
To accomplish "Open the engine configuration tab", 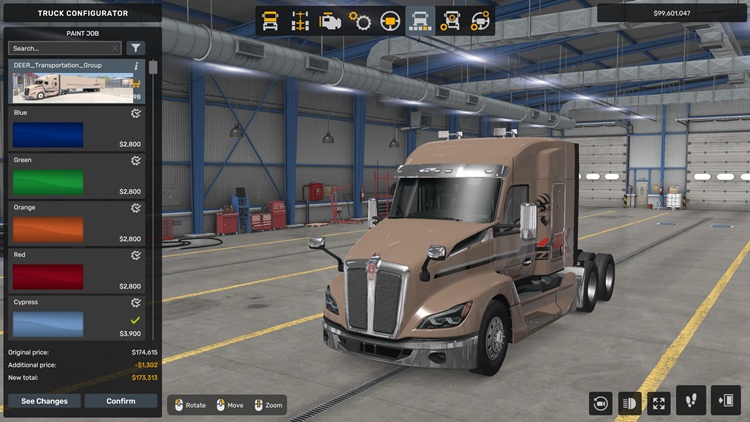I will coord(330,21).
